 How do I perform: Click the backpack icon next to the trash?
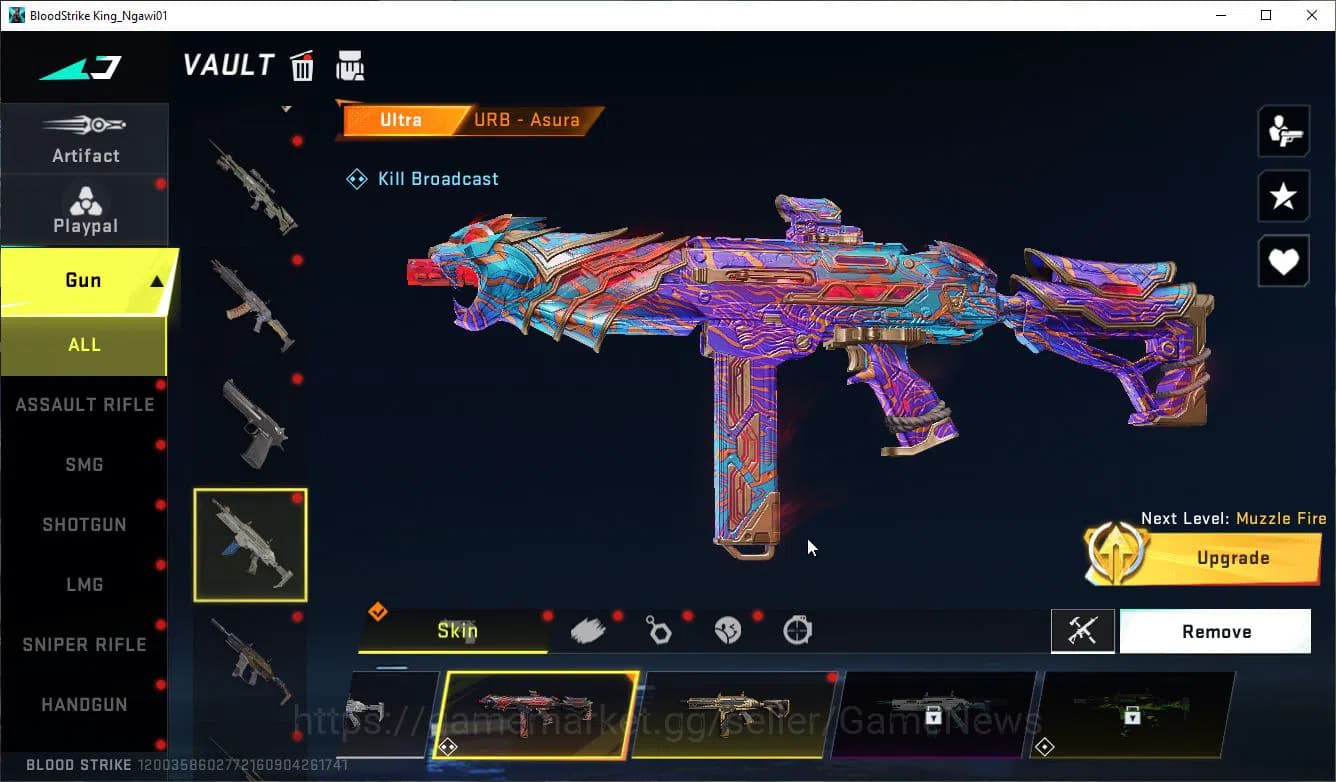350,66
